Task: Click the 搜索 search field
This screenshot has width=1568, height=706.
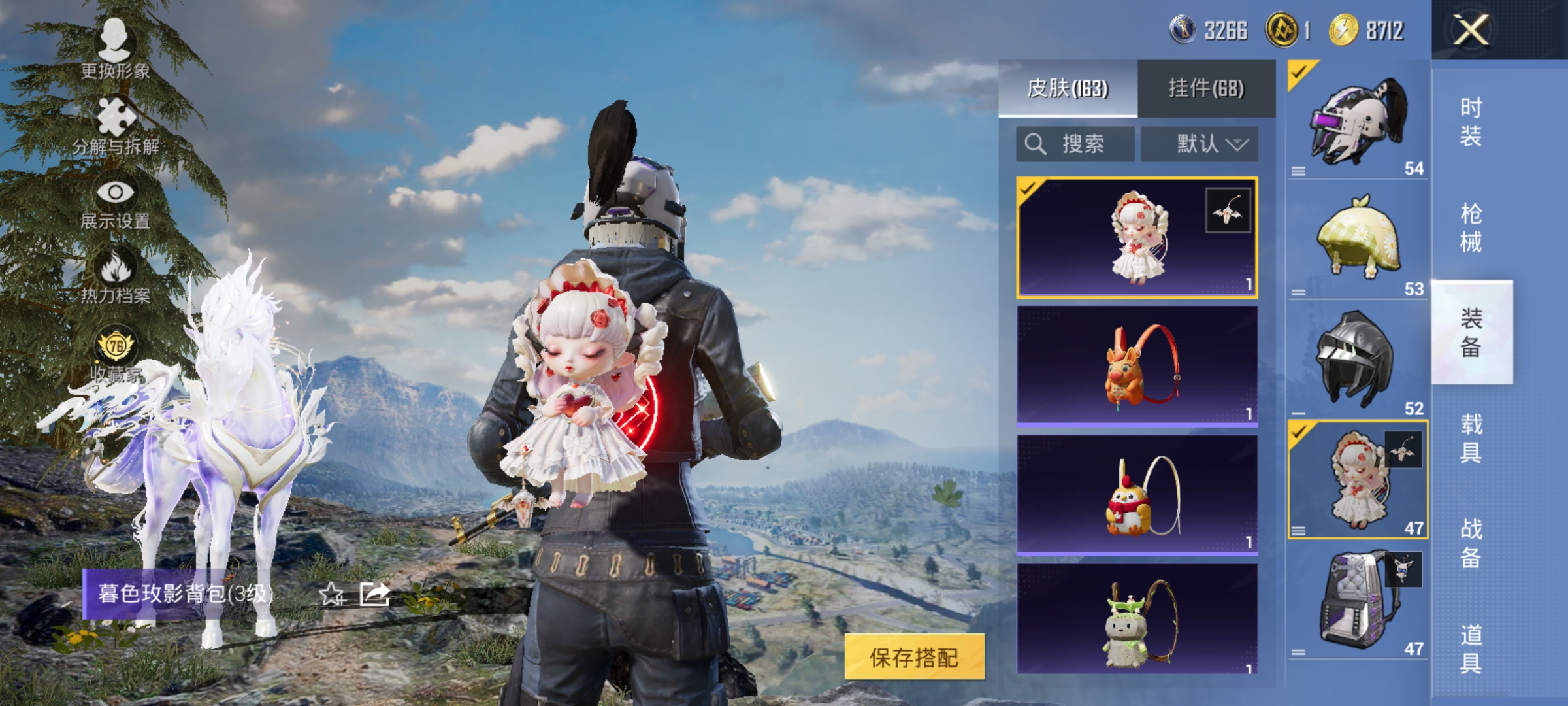Action: click(x=1076, y=144)
